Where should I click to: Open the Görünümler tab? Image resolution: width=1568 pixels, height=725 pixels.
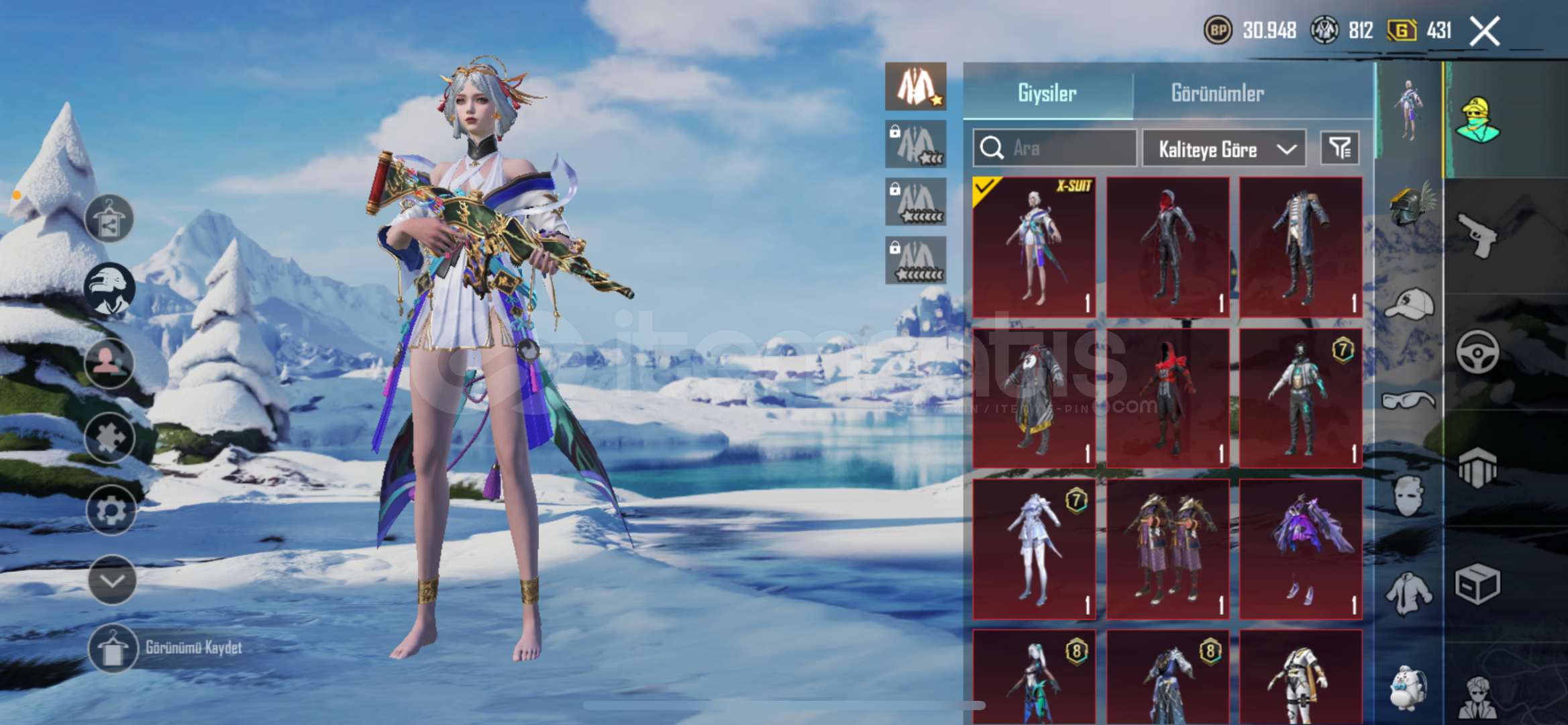click(x=1217, y=93)
